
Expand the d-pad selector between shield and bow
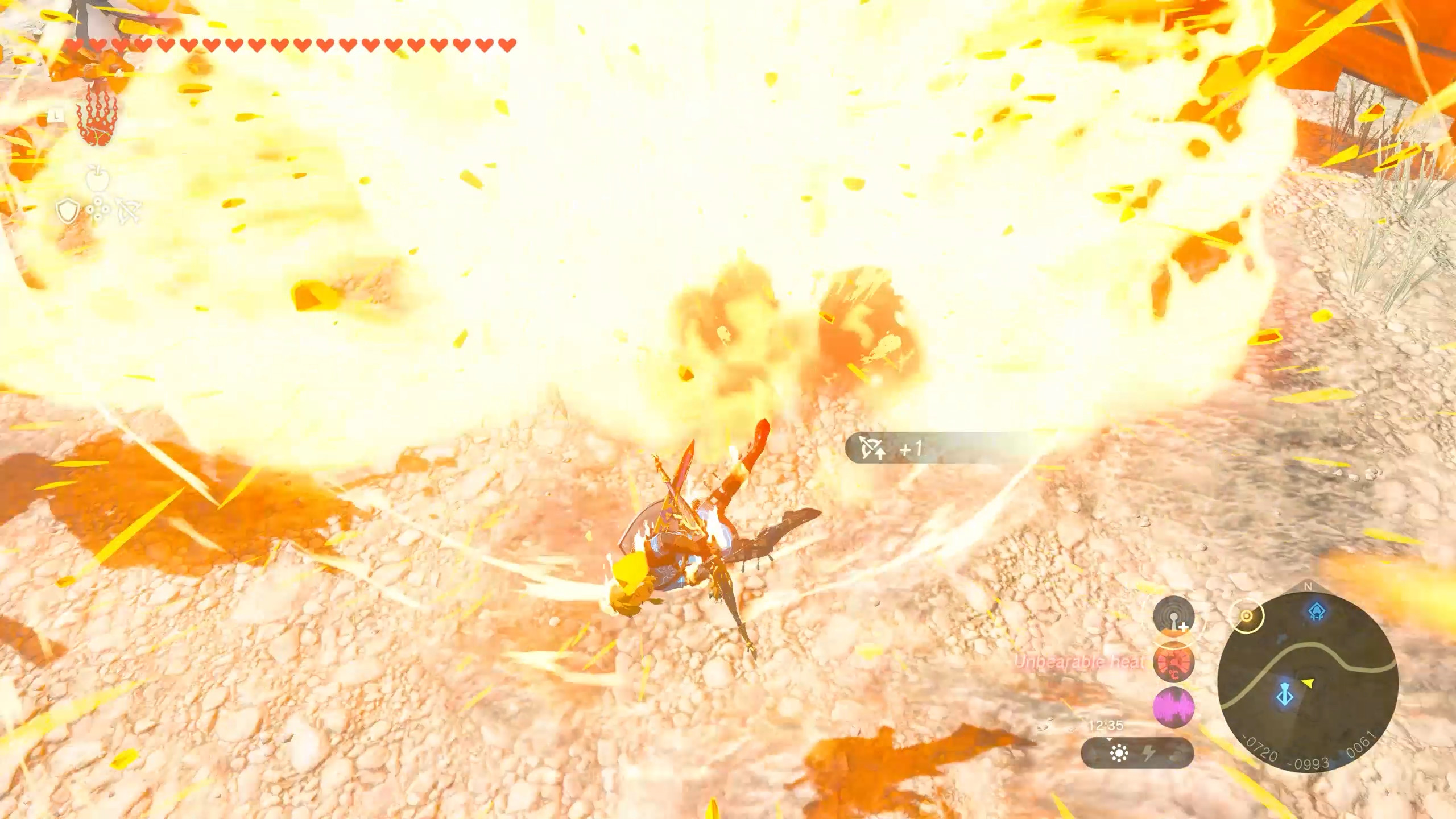click(x=98, y=209)
